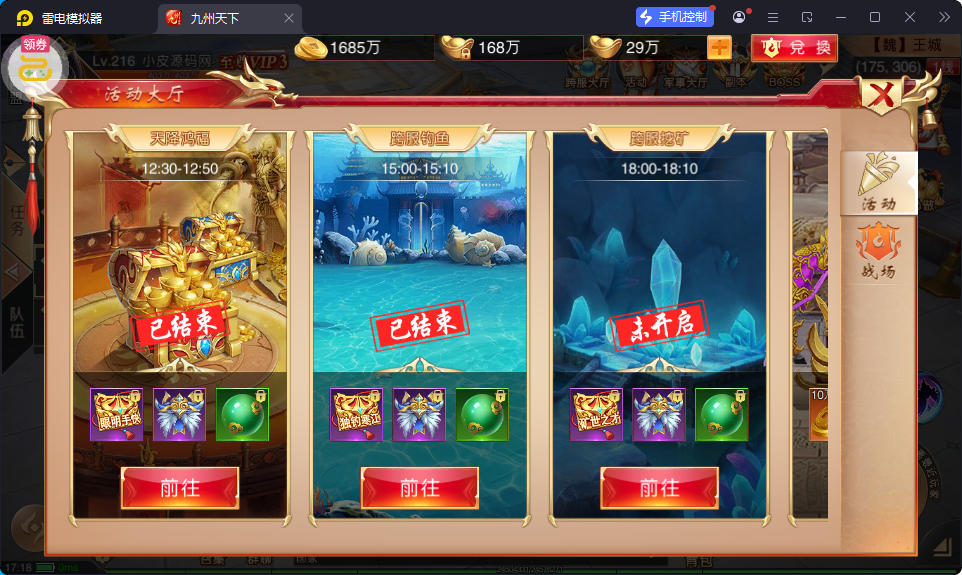Inspect the first reward icon under 跨服挖矿
Image resolution: width=962 pixels, height=575 pixels.
click(x=597, y=414)
